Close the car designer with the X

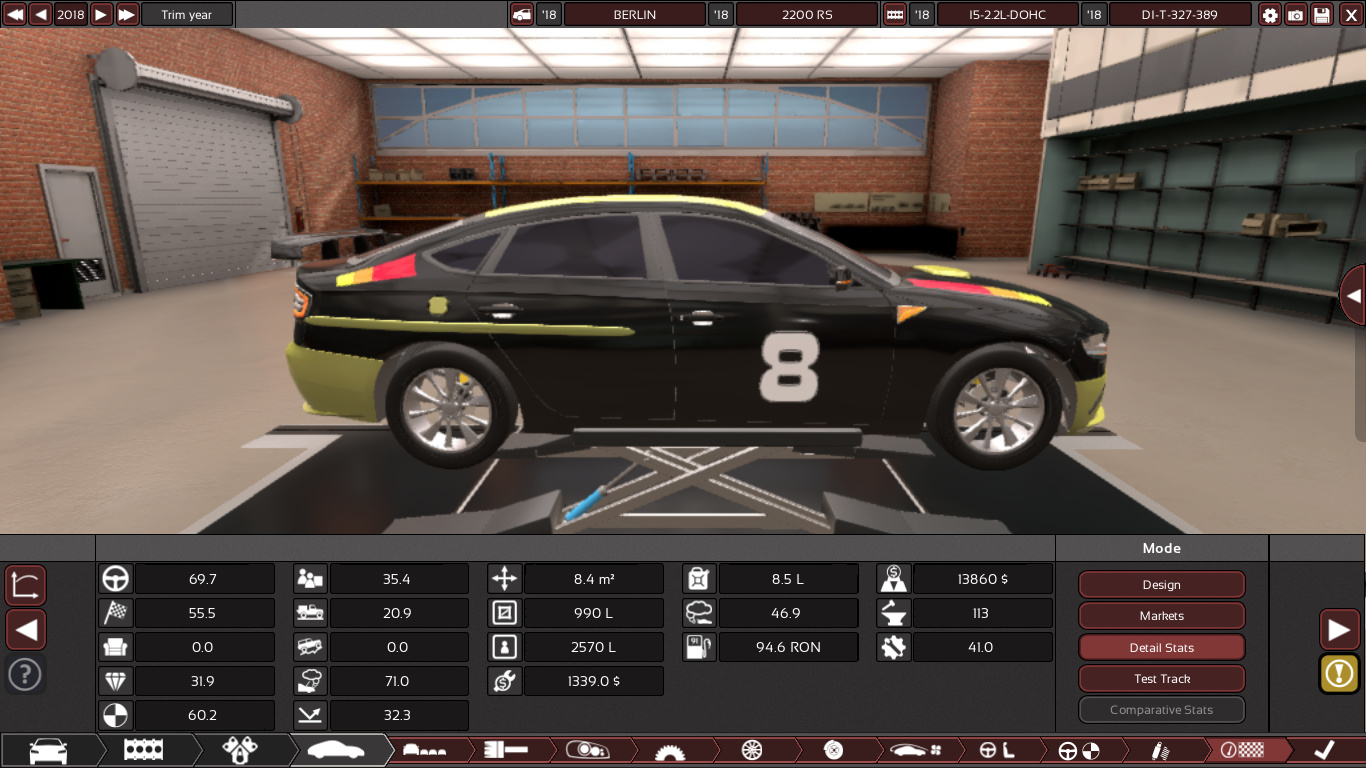(x=1350, y=15)
